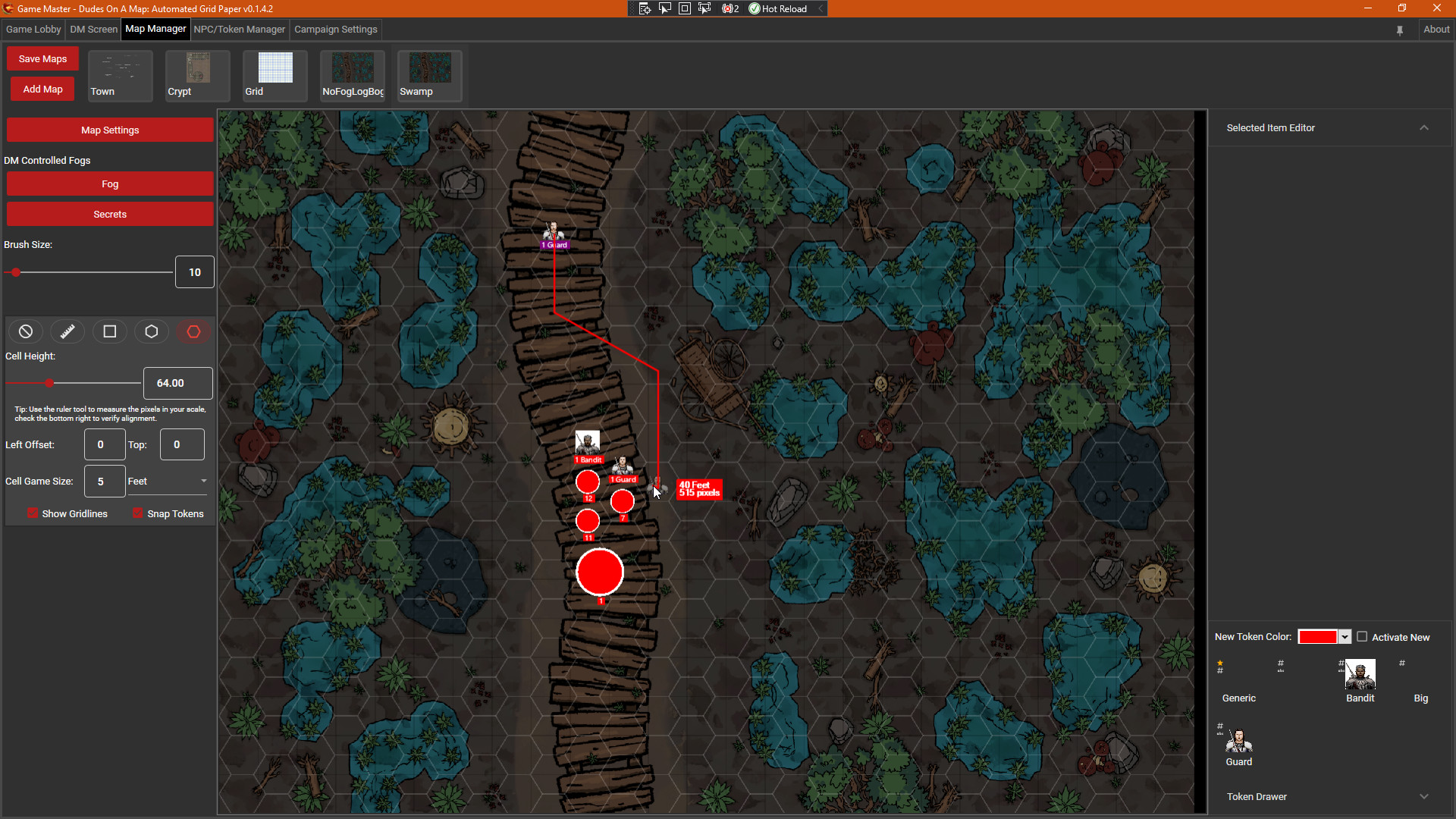Select the white hexagon grid tool
Image resolution: width=1456 pixels, height=819 pixels.
tap(152, 331)
